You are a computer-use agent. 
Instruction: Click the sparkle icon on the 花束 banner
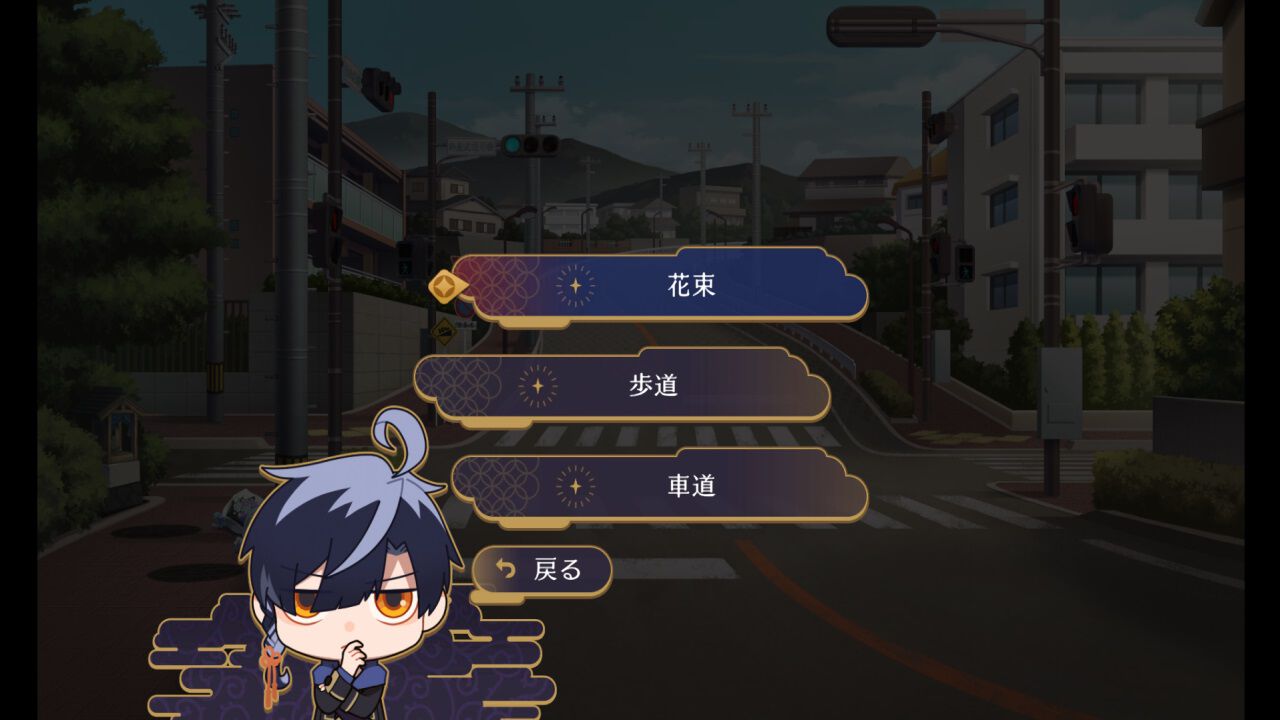(x=574, y=285)
